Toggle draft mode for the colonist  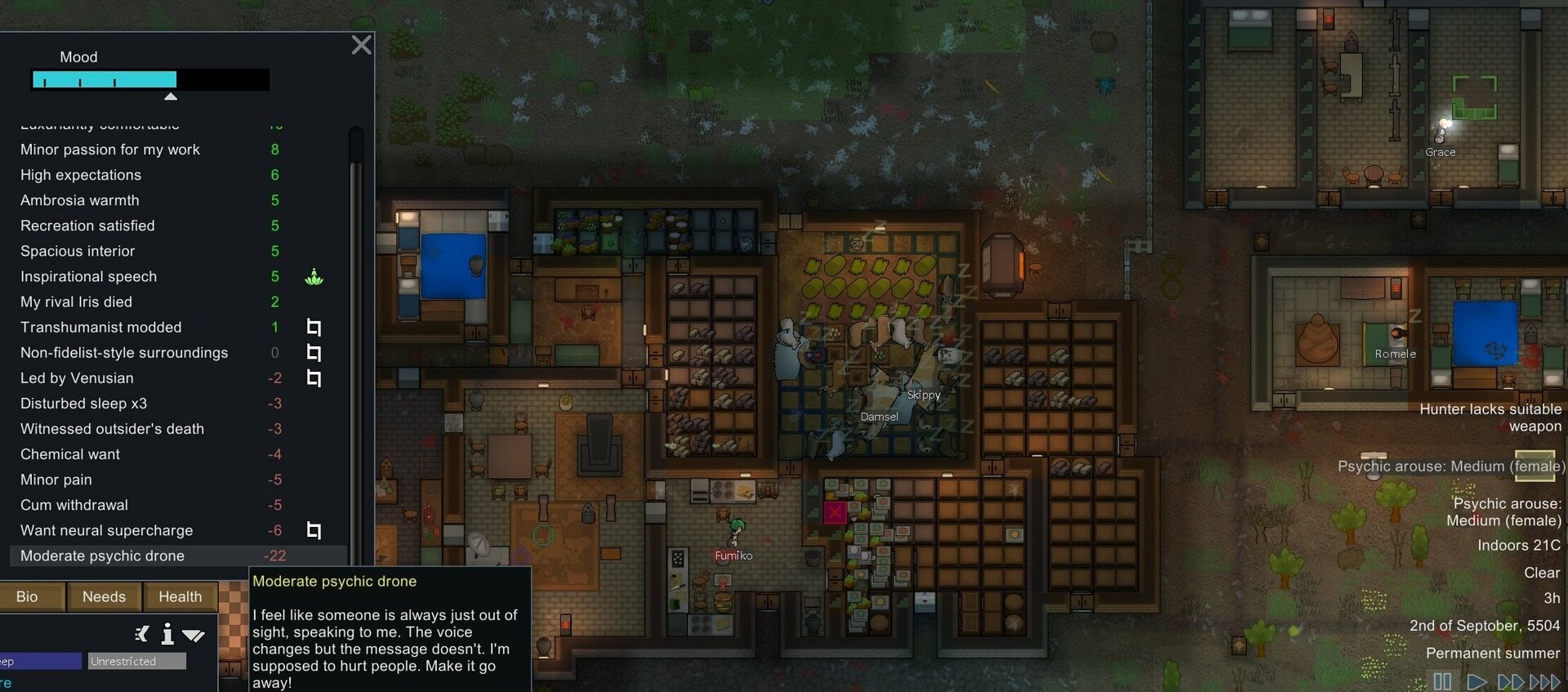(x=140, y=634)
